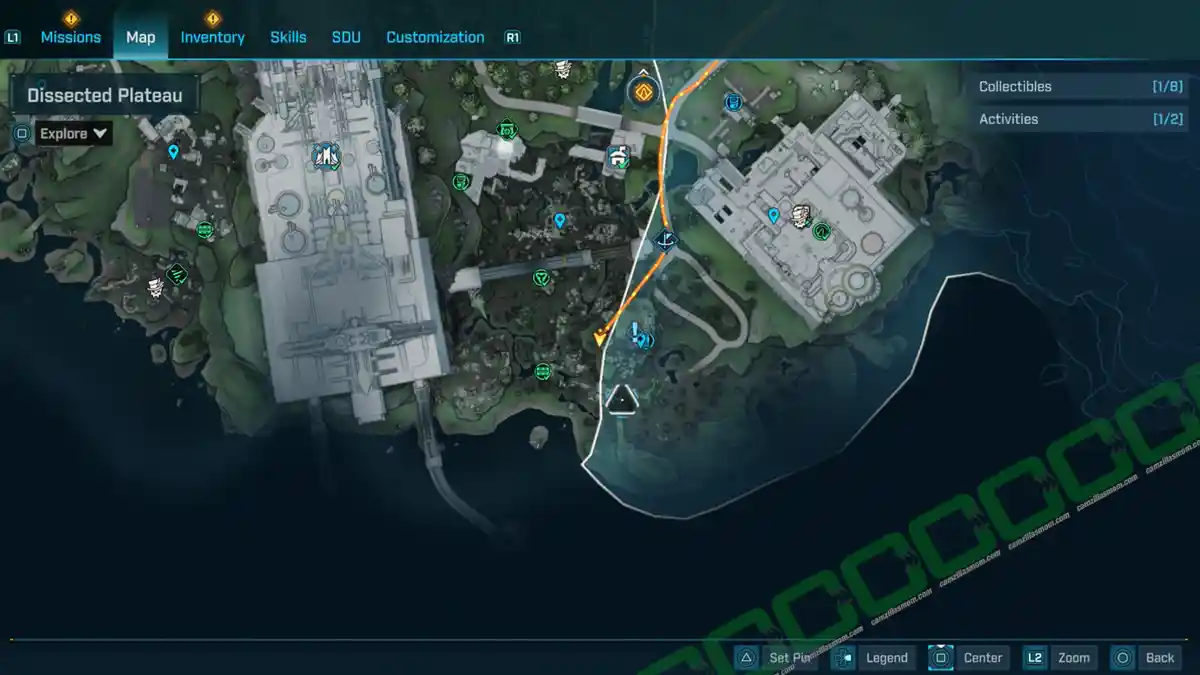1200x675 pixels.
Task: Select the blue exclamation quest marker
Action: (x=638, y=336)
